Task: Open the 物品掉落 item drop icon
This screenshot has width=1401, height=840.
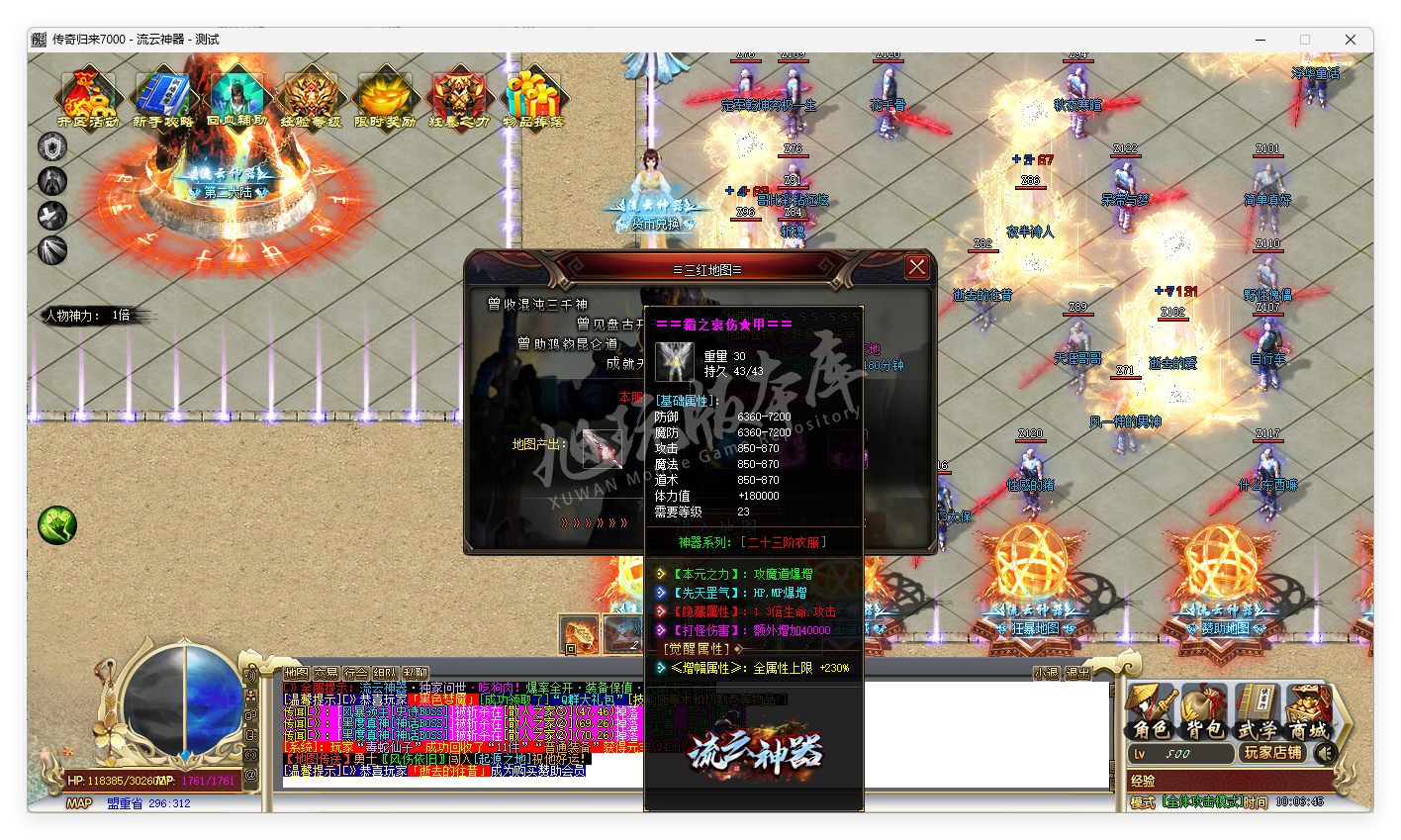Action: pos(534,94)
